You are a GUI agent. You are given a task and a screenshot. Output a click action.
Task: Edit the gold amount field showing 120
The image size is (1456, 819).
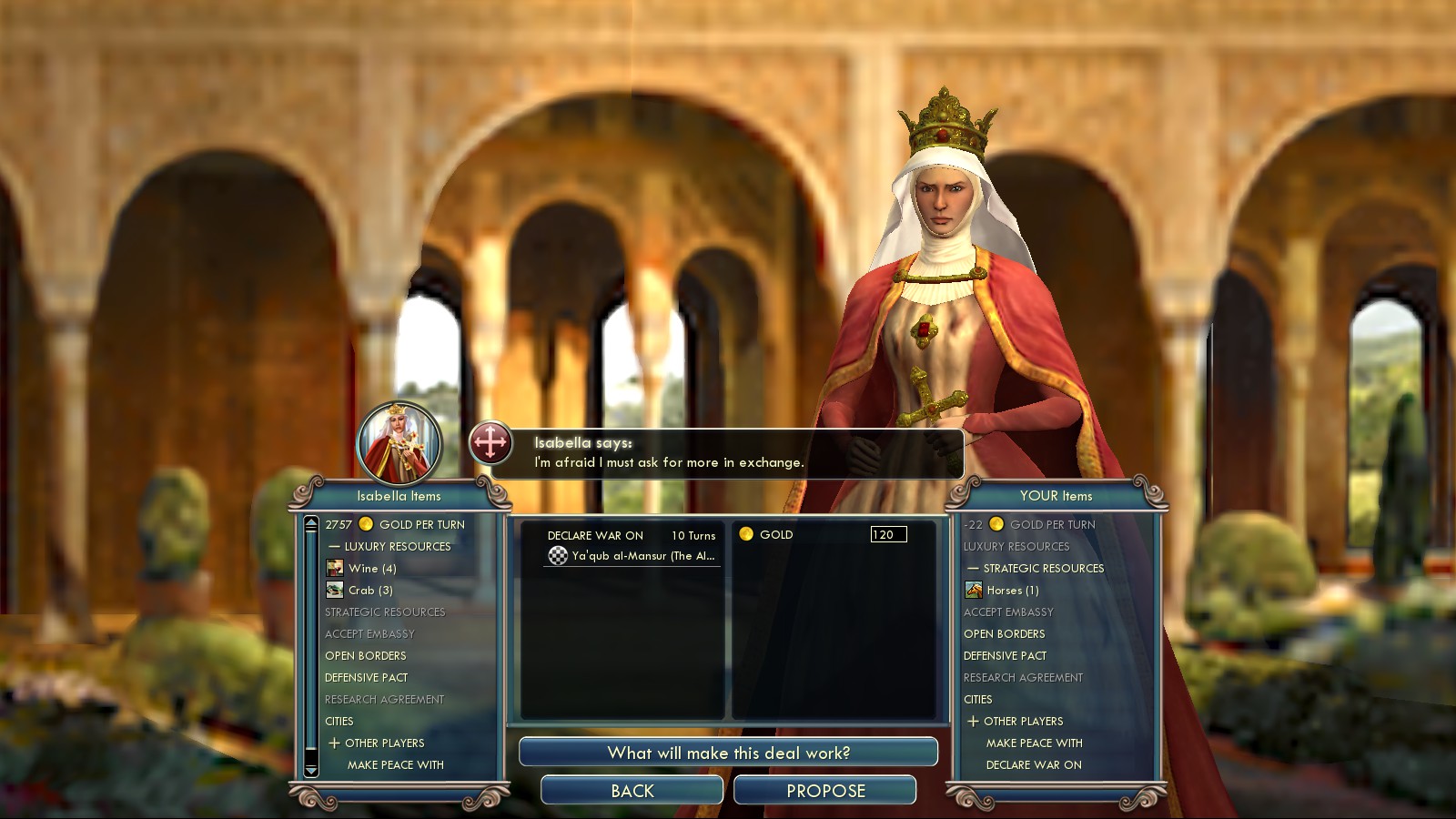pos(887,534)
